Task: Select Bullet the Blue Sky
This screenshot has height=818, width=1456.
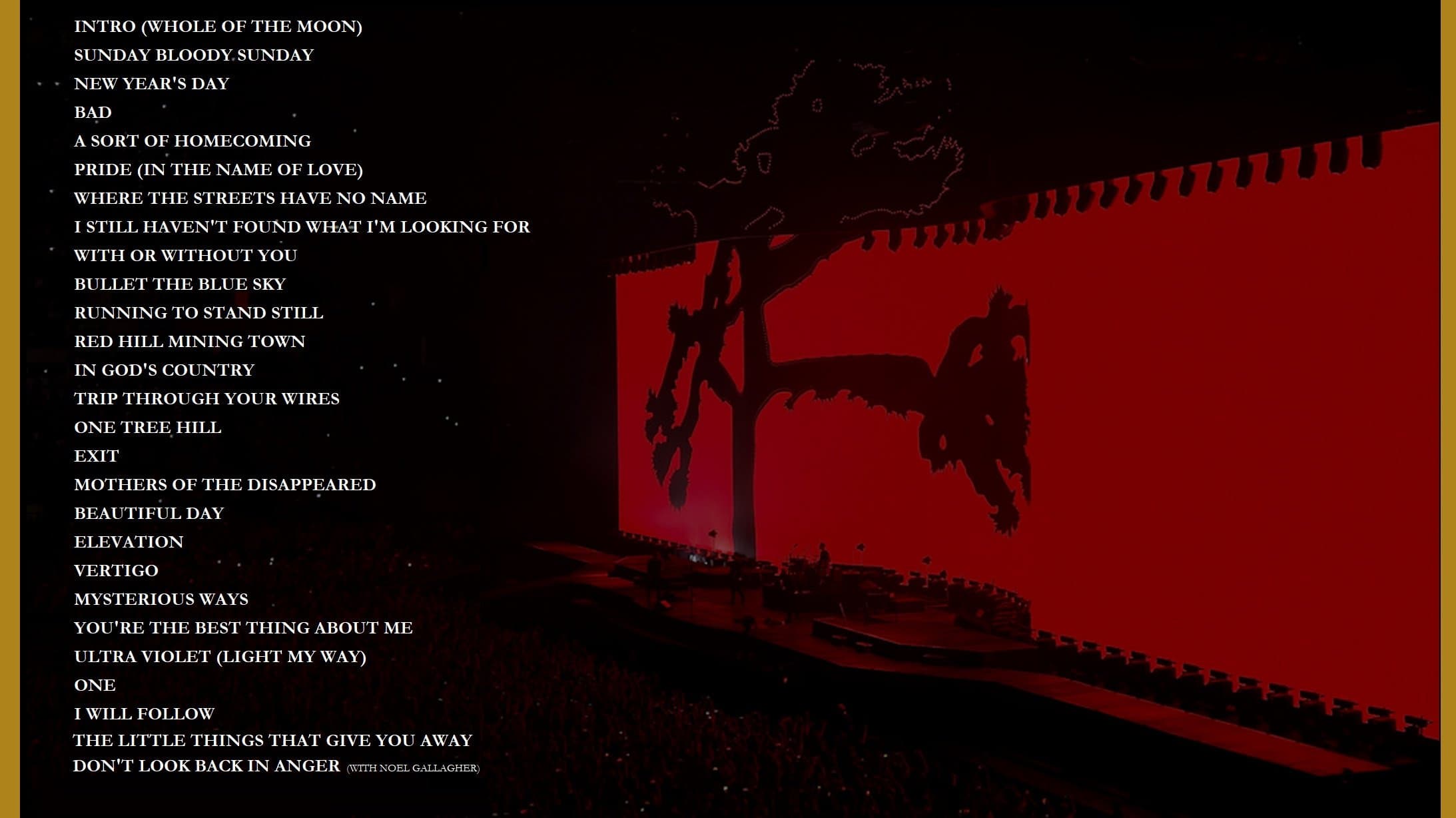Action: [179, 284]
